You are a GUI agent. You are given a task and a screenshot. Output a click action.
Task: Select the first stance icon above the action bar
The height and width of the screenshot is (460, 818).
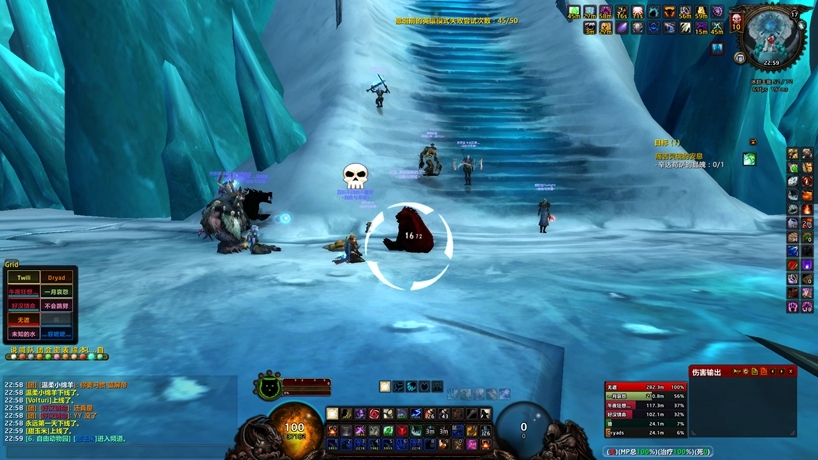point(385,387)
